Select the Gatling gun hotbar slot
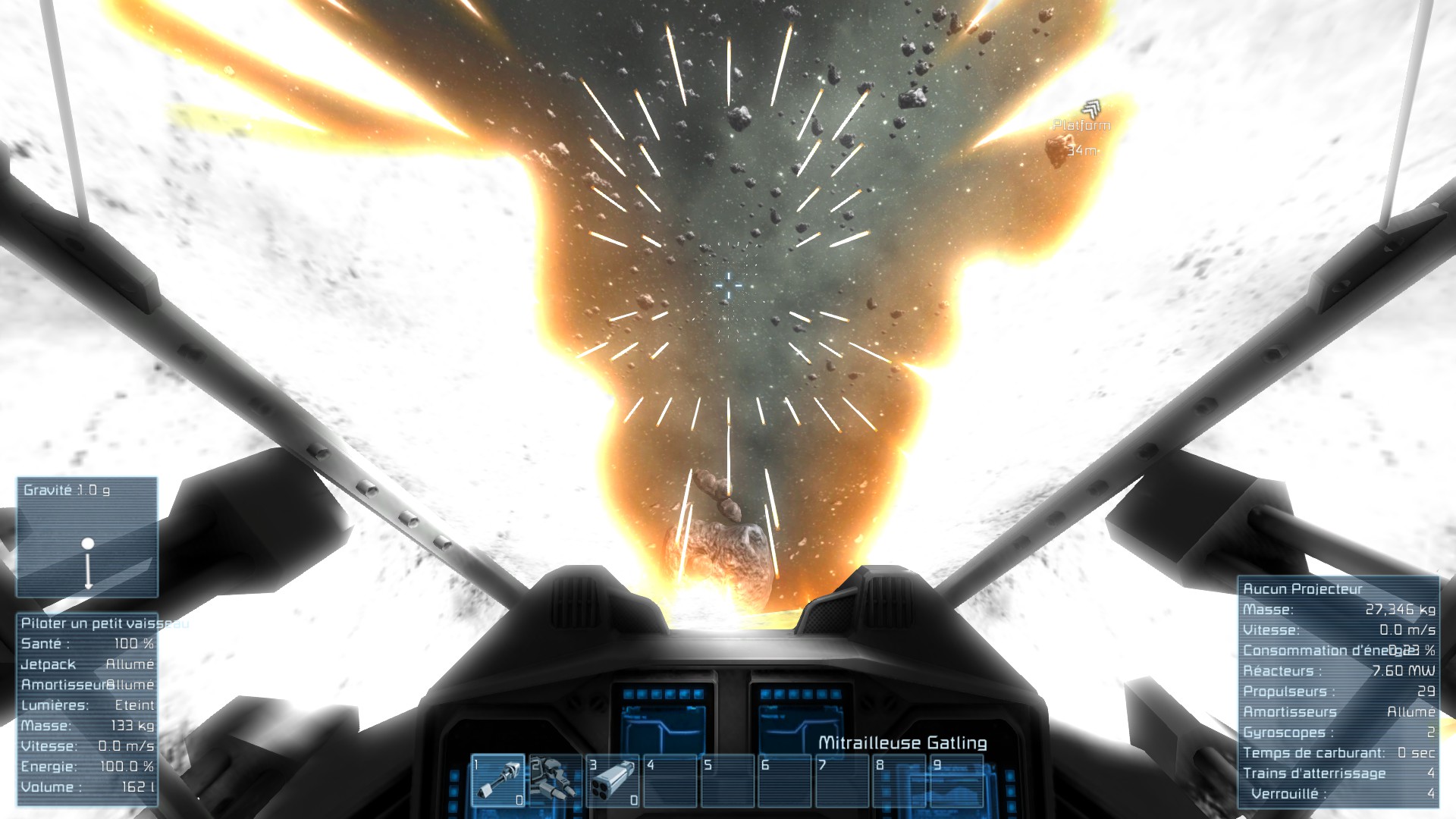Image resolution: width=1456 pixels, height=819 pixels. pos(497,780)
